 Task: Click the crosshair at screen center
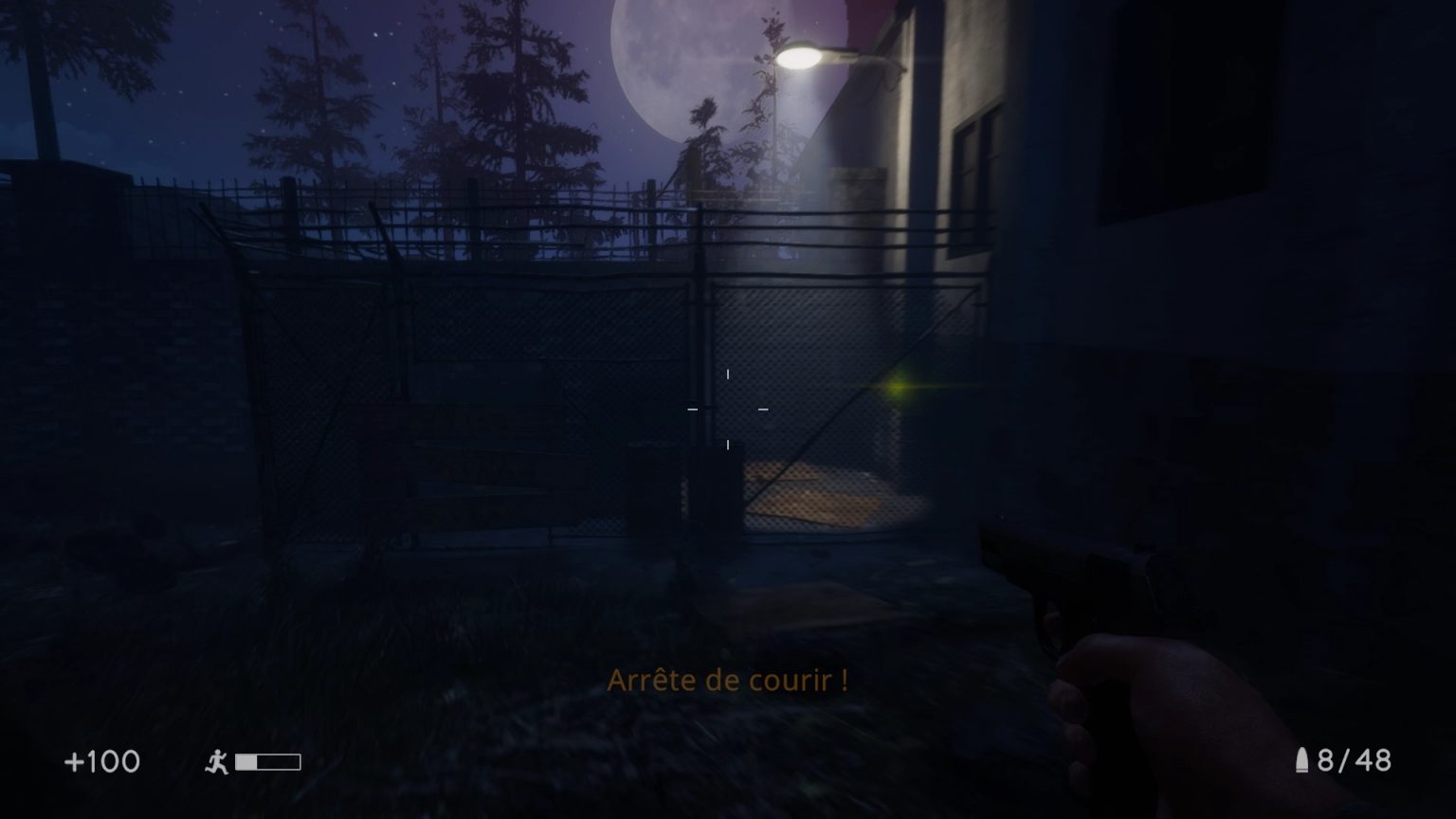728,409
